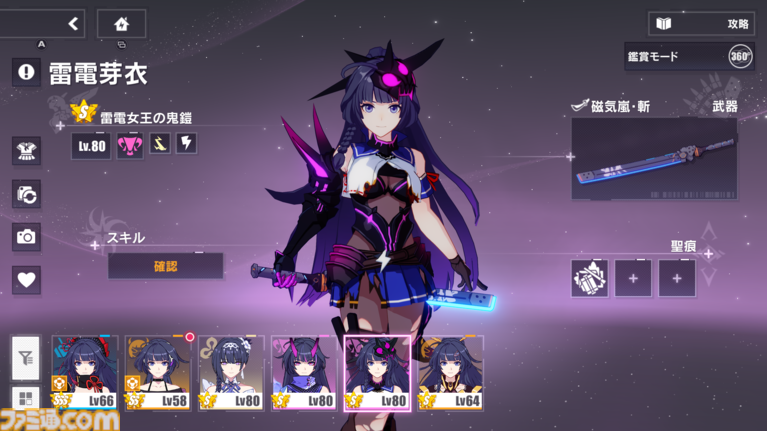The image size is (767, 431).
Task: Select the highlighted Lv80 battlesuit portrait
Action: click(x=378, y=374)
